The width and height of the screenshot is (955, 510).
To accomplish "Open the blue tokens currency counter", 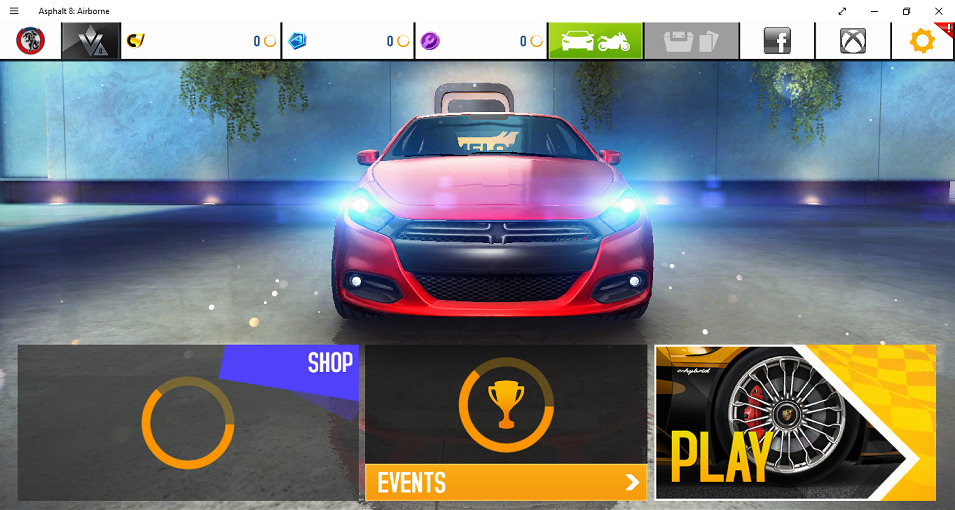I will coord(348,41).
